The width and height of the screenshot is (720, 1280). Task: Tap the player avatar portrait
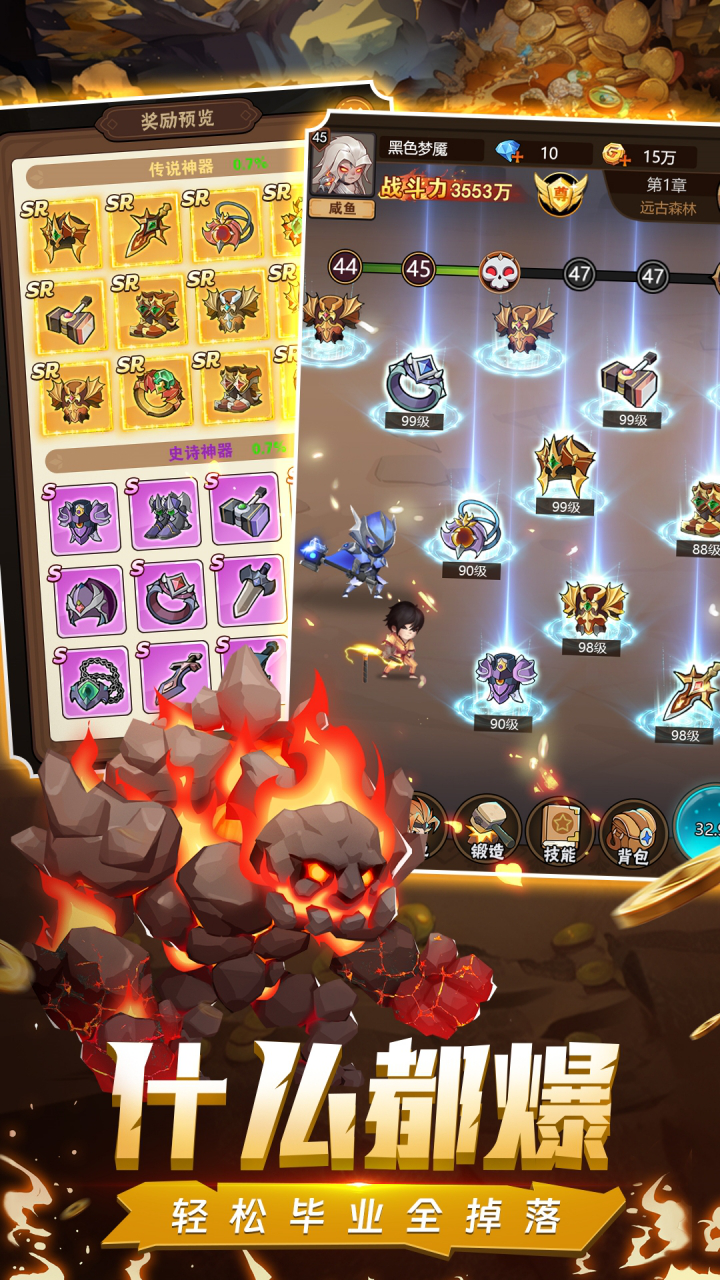(x=342, y=165)
